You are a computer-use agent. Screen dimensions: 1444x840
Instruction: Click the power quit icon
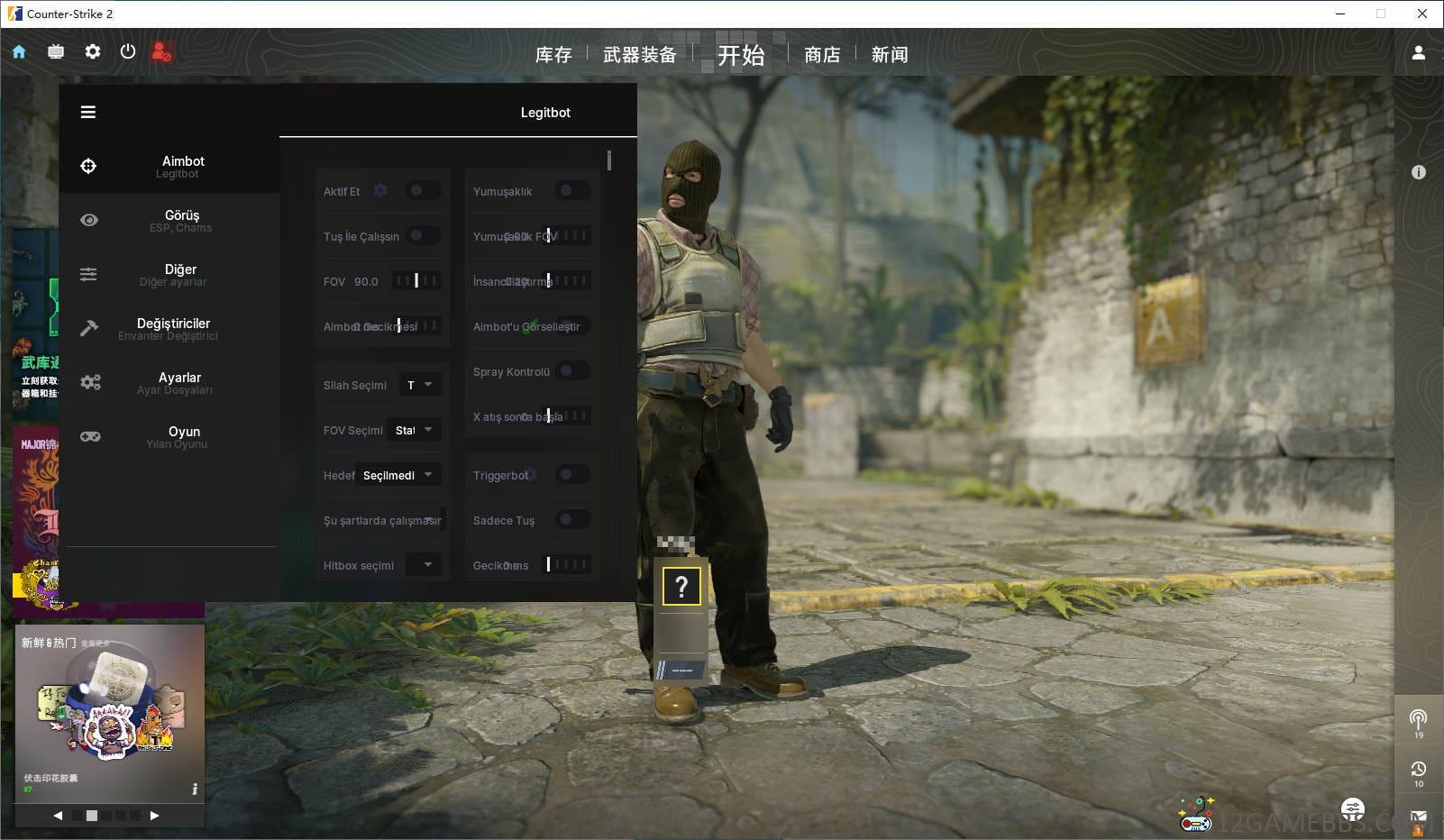pos(128,52)
